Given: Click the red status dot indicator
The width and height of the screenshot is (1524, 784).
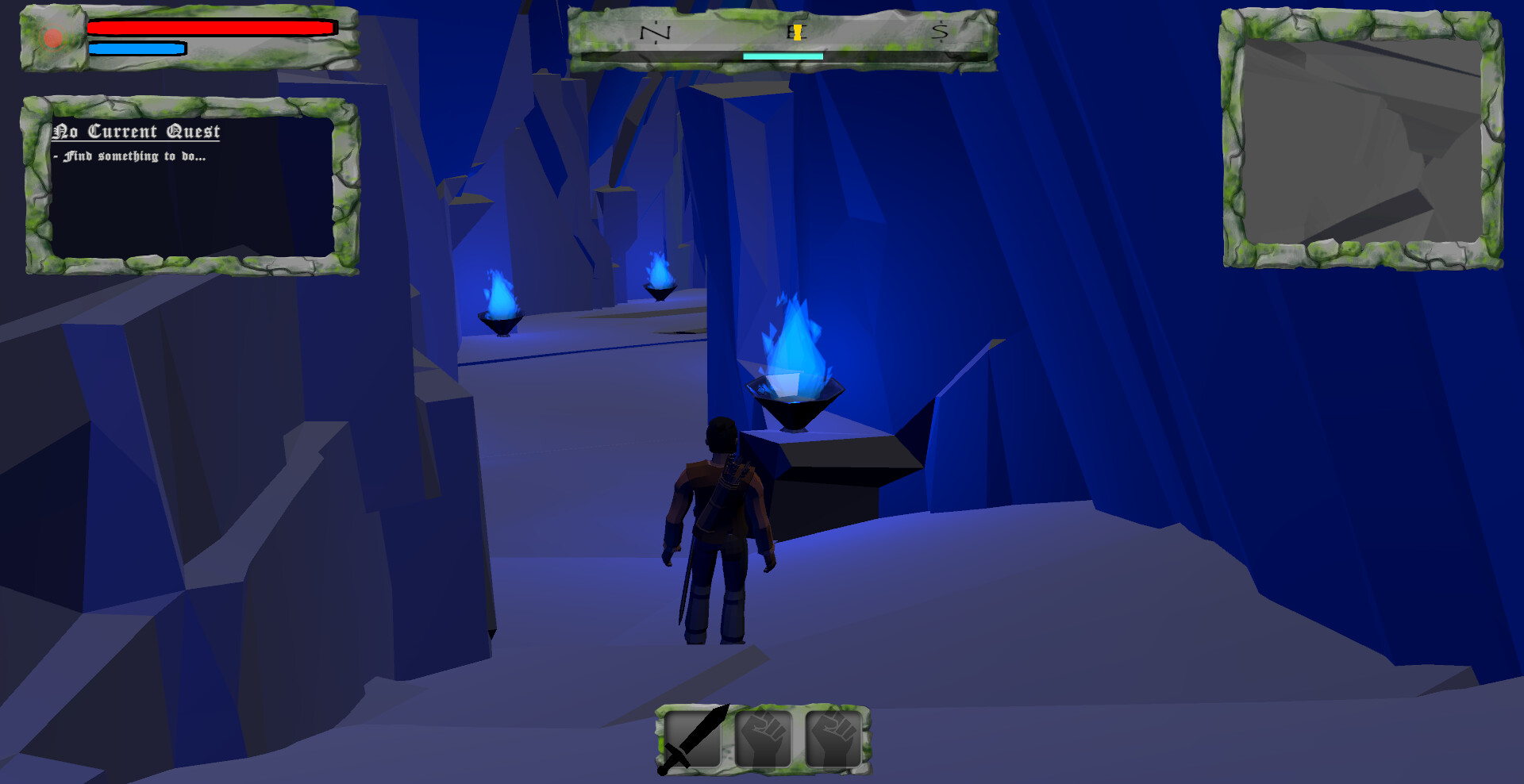Looking at the screenshot, I should click(x=52, y=36).
